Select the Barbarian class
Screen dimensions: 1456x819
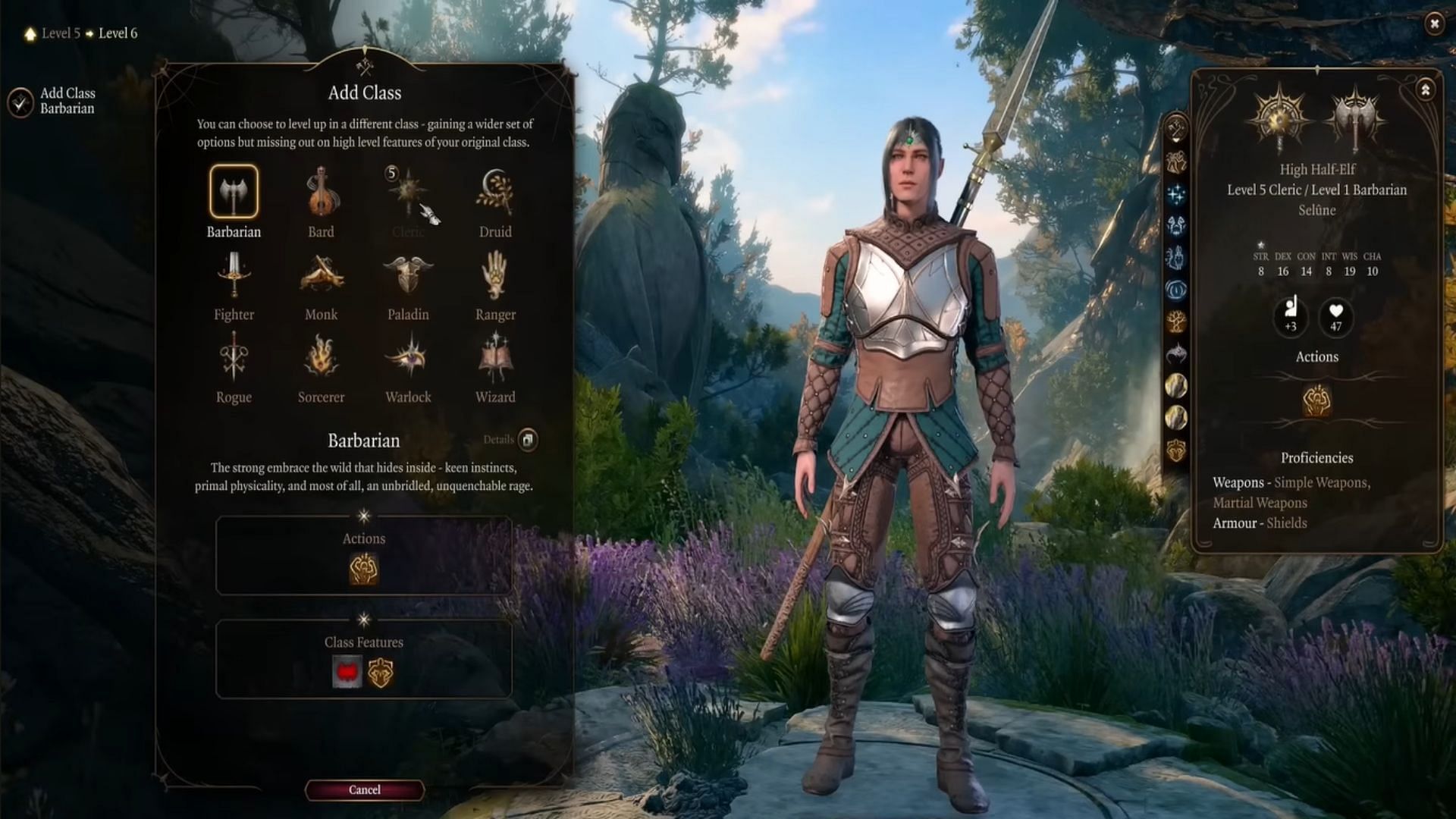click(234, 193)
